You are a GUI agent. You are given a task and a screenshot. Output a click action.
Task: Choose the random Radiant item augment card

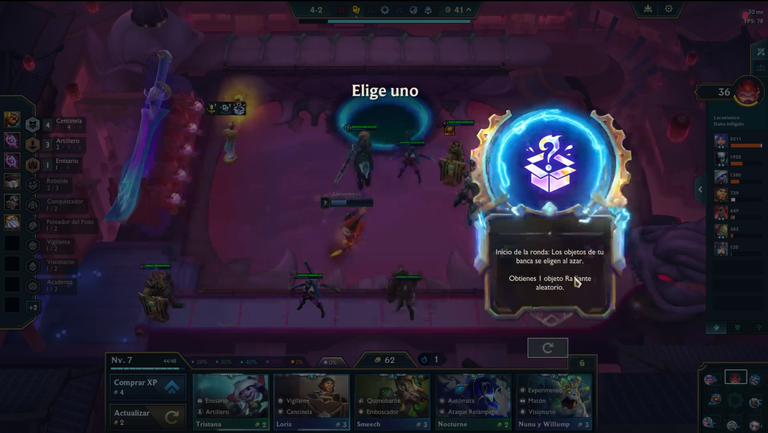tap(555, 210)
